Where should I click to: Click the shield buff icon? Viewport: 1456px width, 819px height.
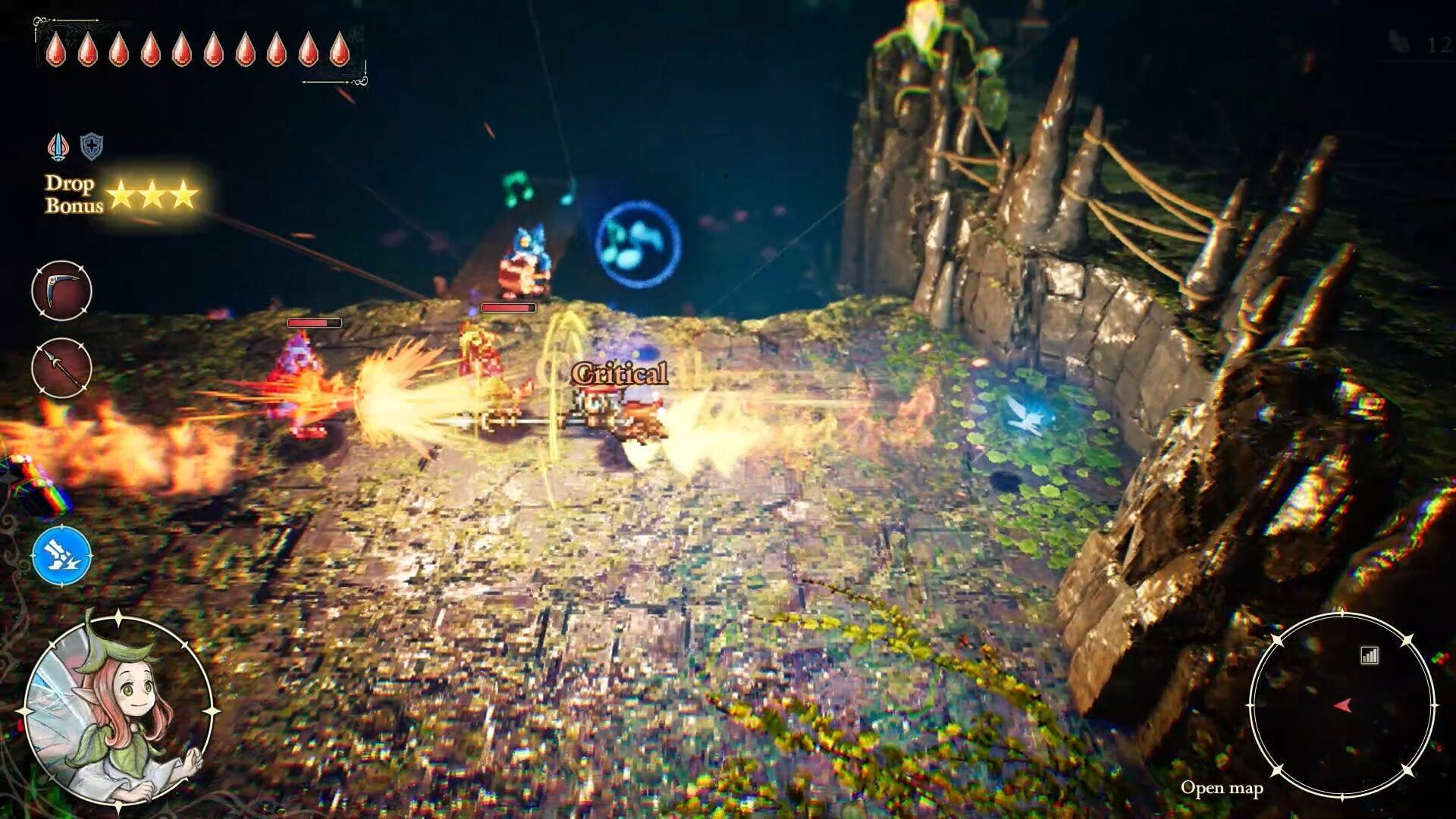pos(89,146)
